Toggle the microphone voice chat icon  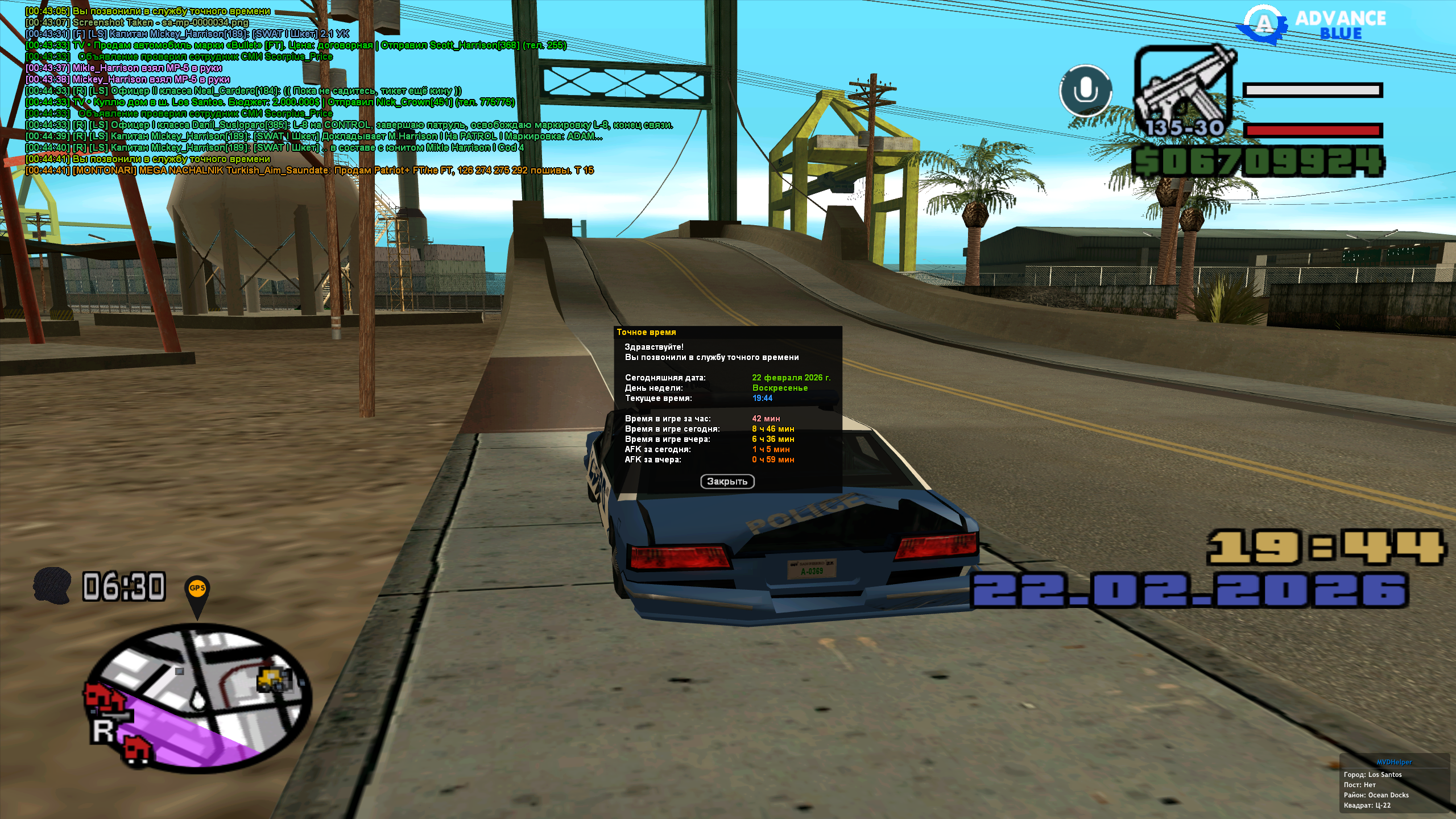1086,91
